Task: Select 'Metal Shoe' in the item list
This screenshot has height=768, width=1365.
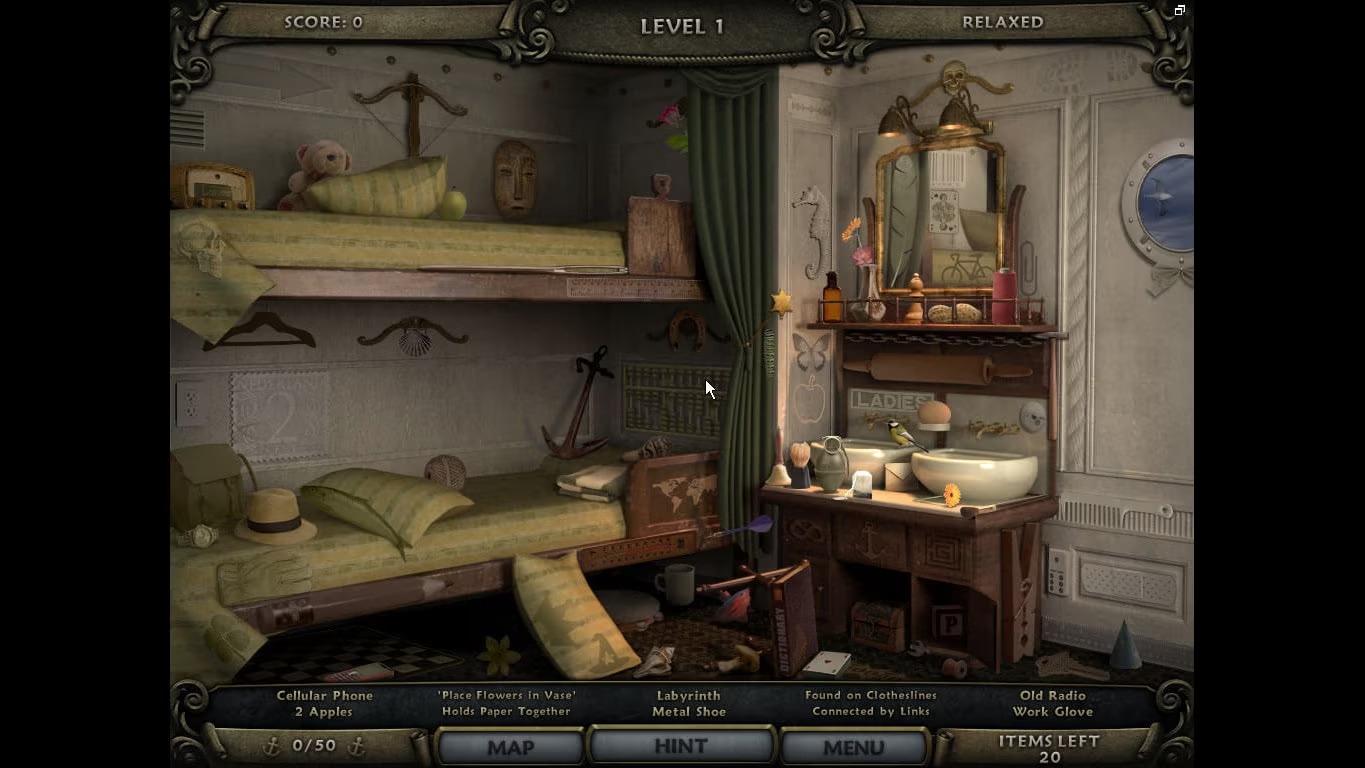Action: (689, 712)
